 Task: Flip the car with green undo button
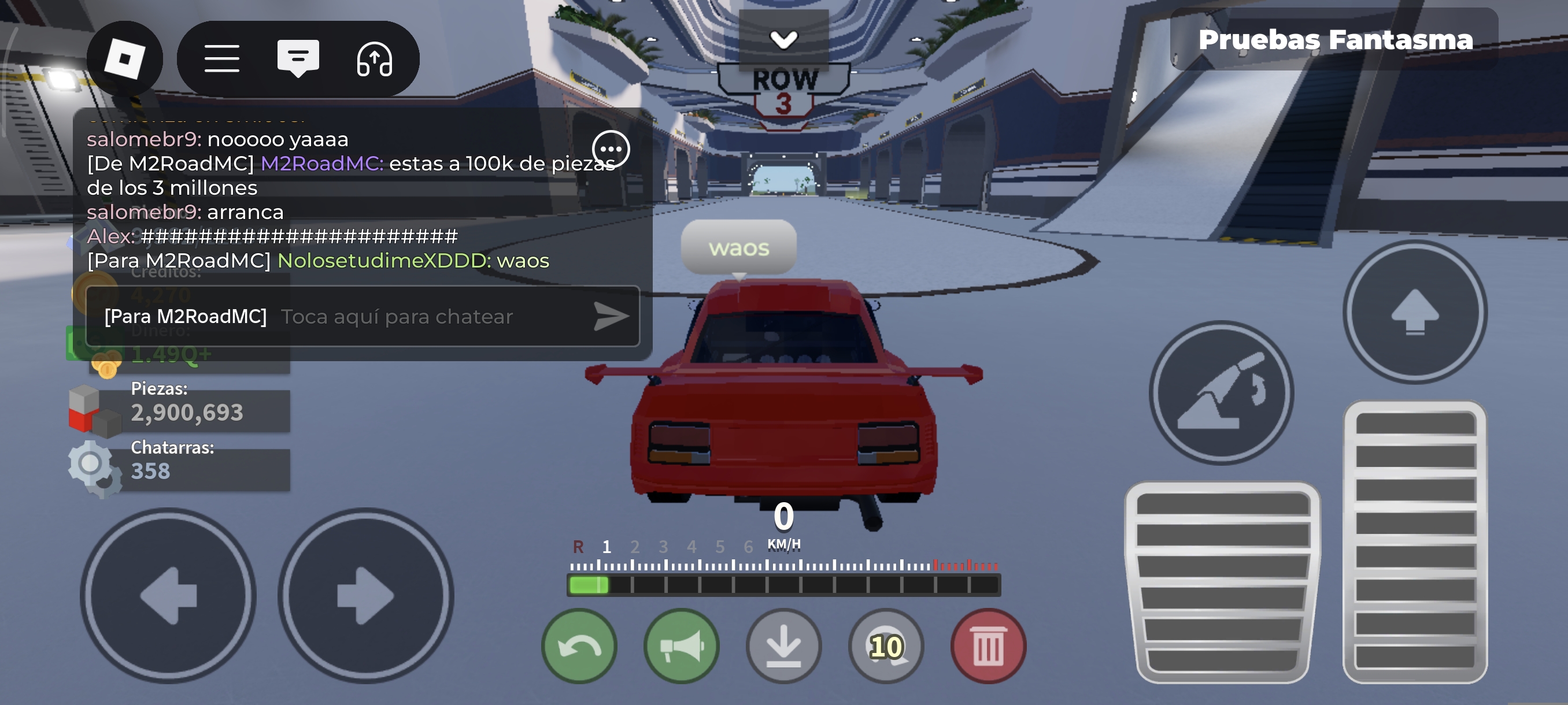[x=579, y=646]
